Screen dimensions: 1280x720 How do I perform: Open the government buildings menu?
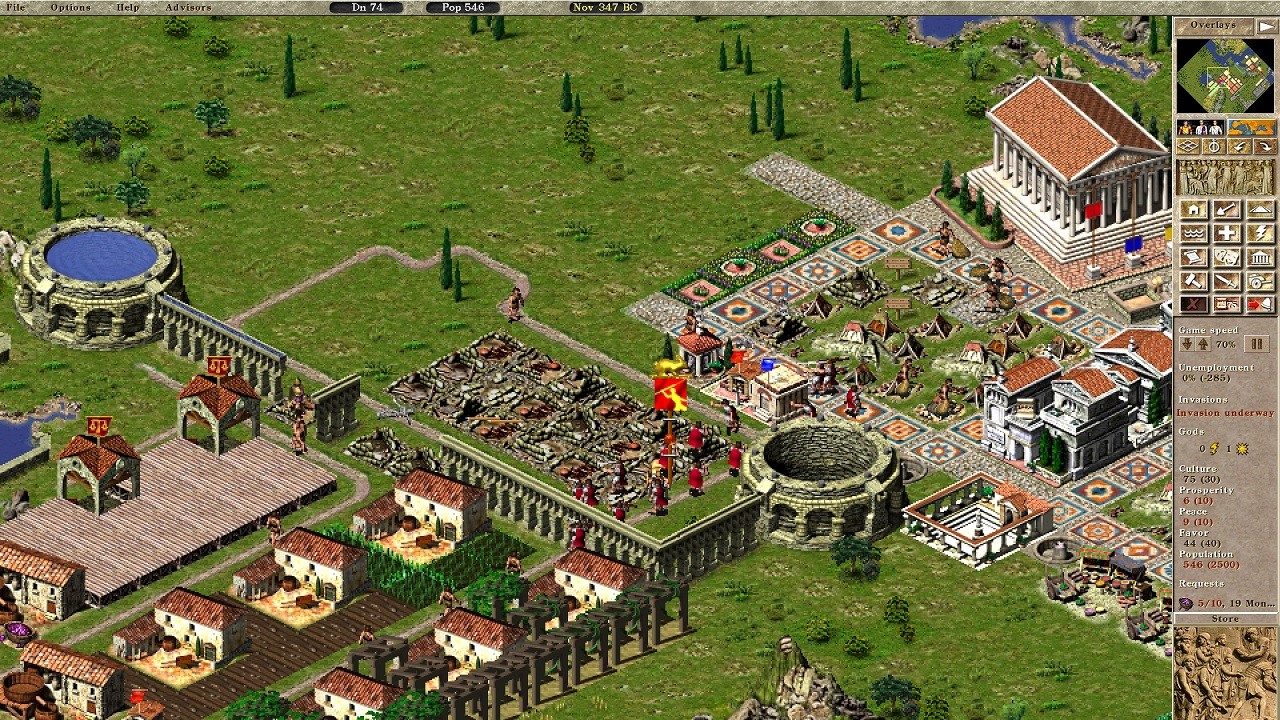[x=1258, y=257]
